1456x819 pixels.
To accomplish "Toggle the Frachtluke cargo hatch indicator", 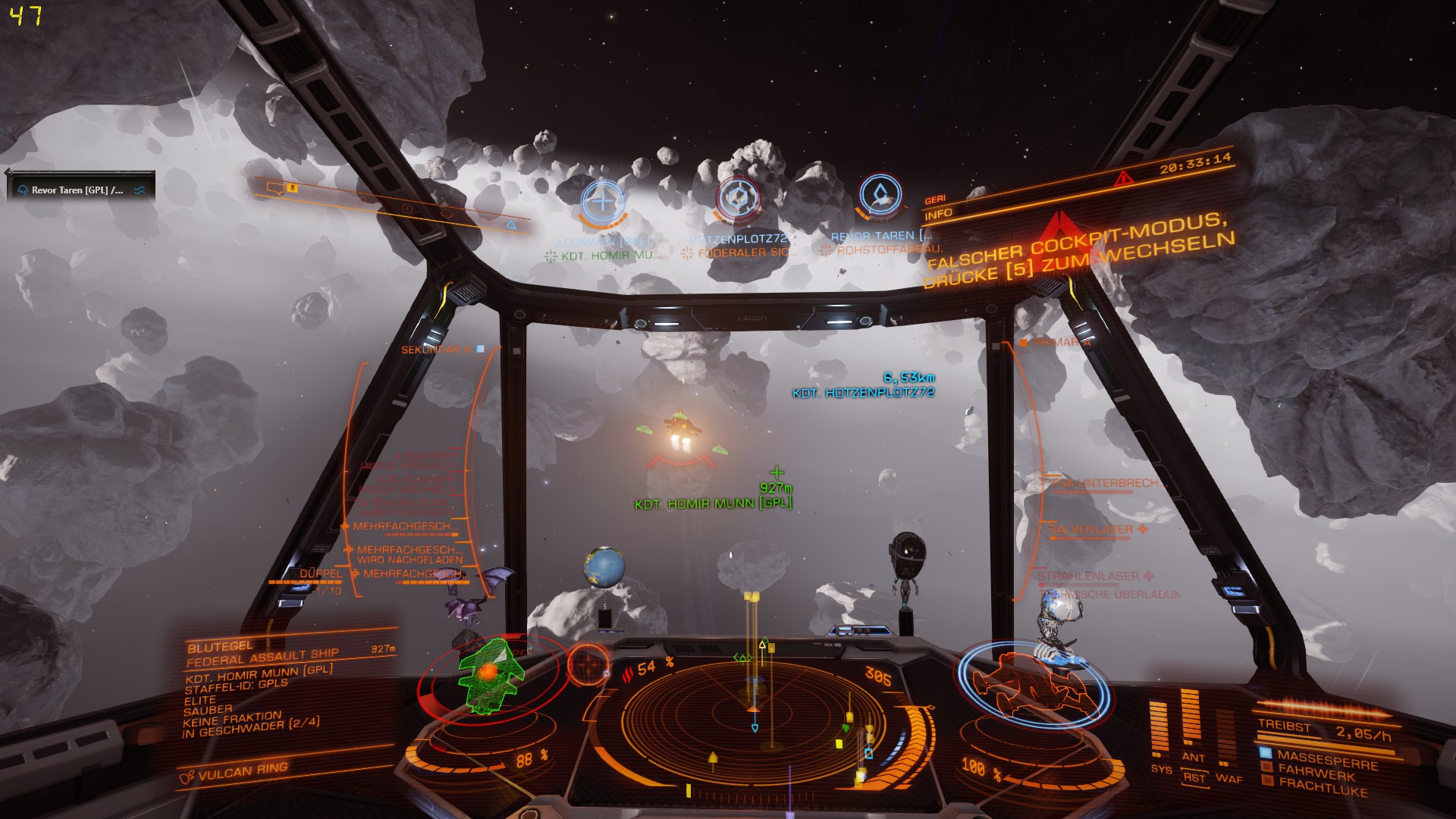I will (x=1323, y=787).
